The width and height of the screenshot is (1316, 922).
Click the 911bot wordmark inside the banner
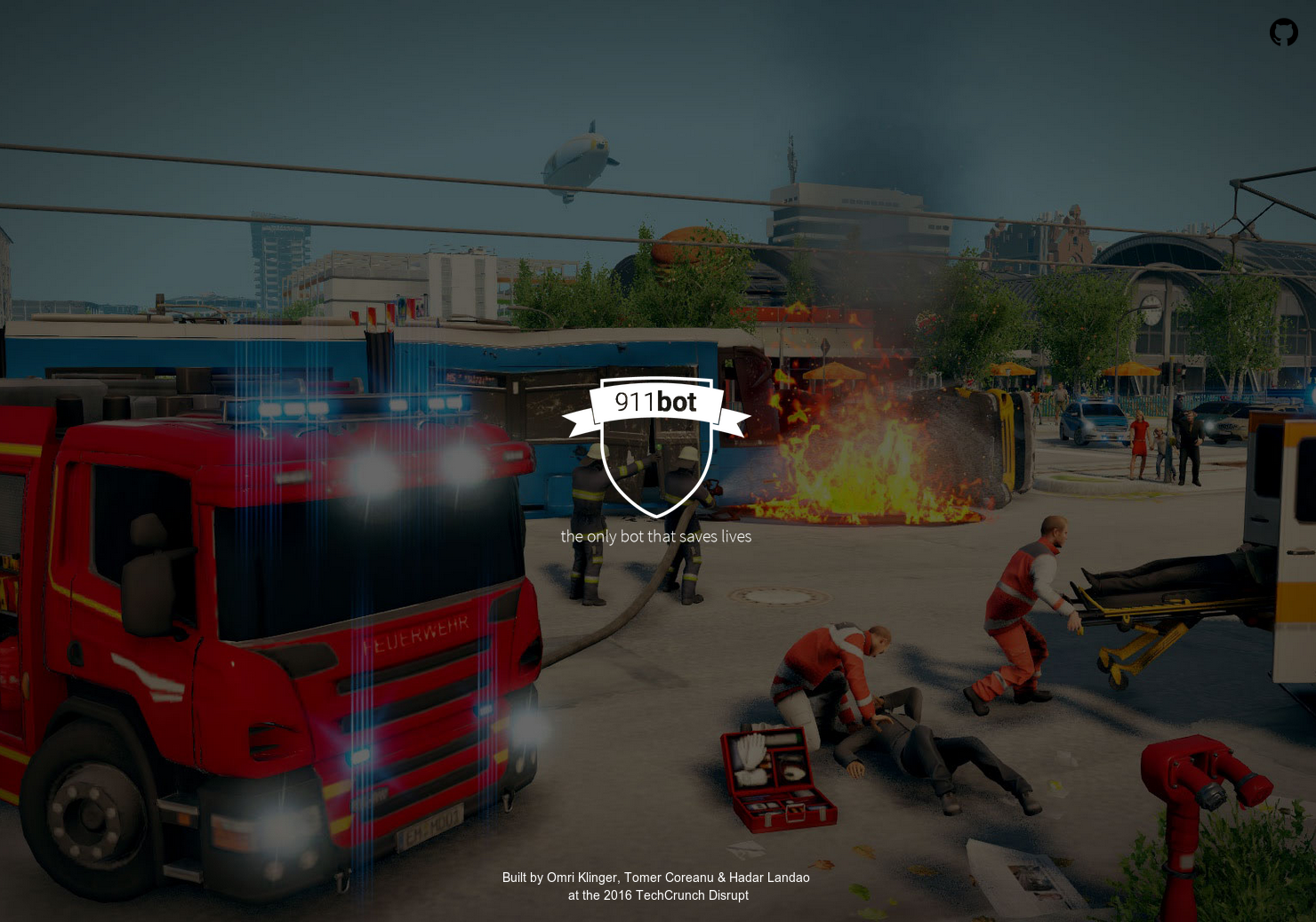tap(655, 402)
